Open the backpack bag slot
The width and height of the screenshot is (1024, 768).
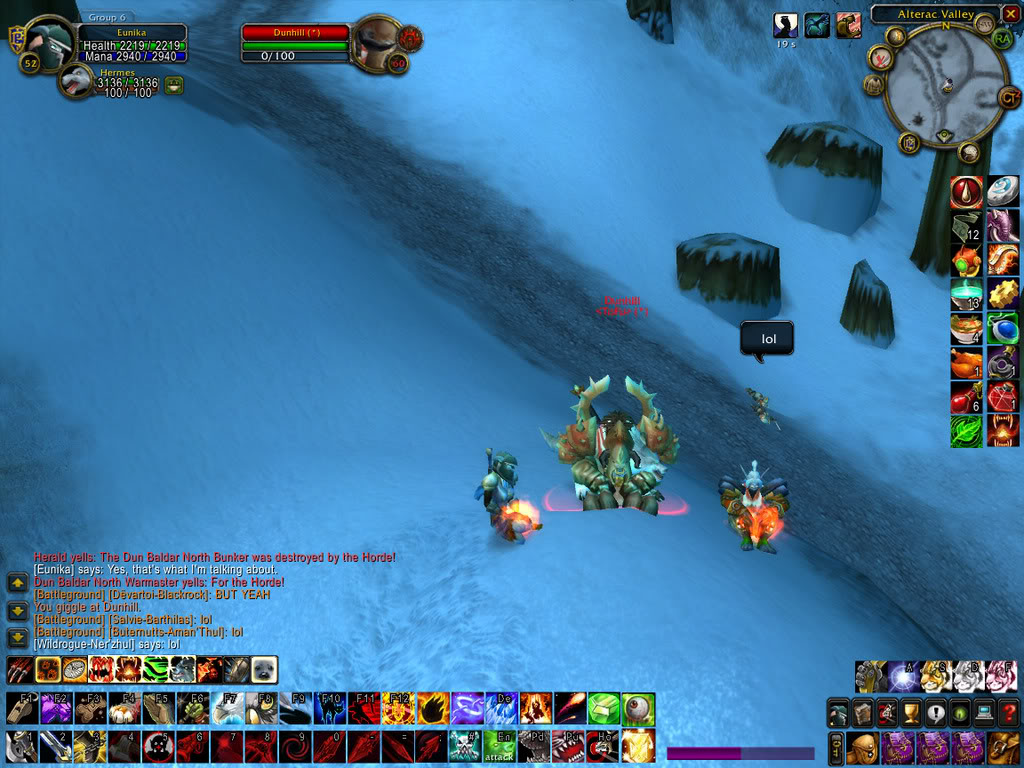pyautogui.click(x=1005, y=747)
